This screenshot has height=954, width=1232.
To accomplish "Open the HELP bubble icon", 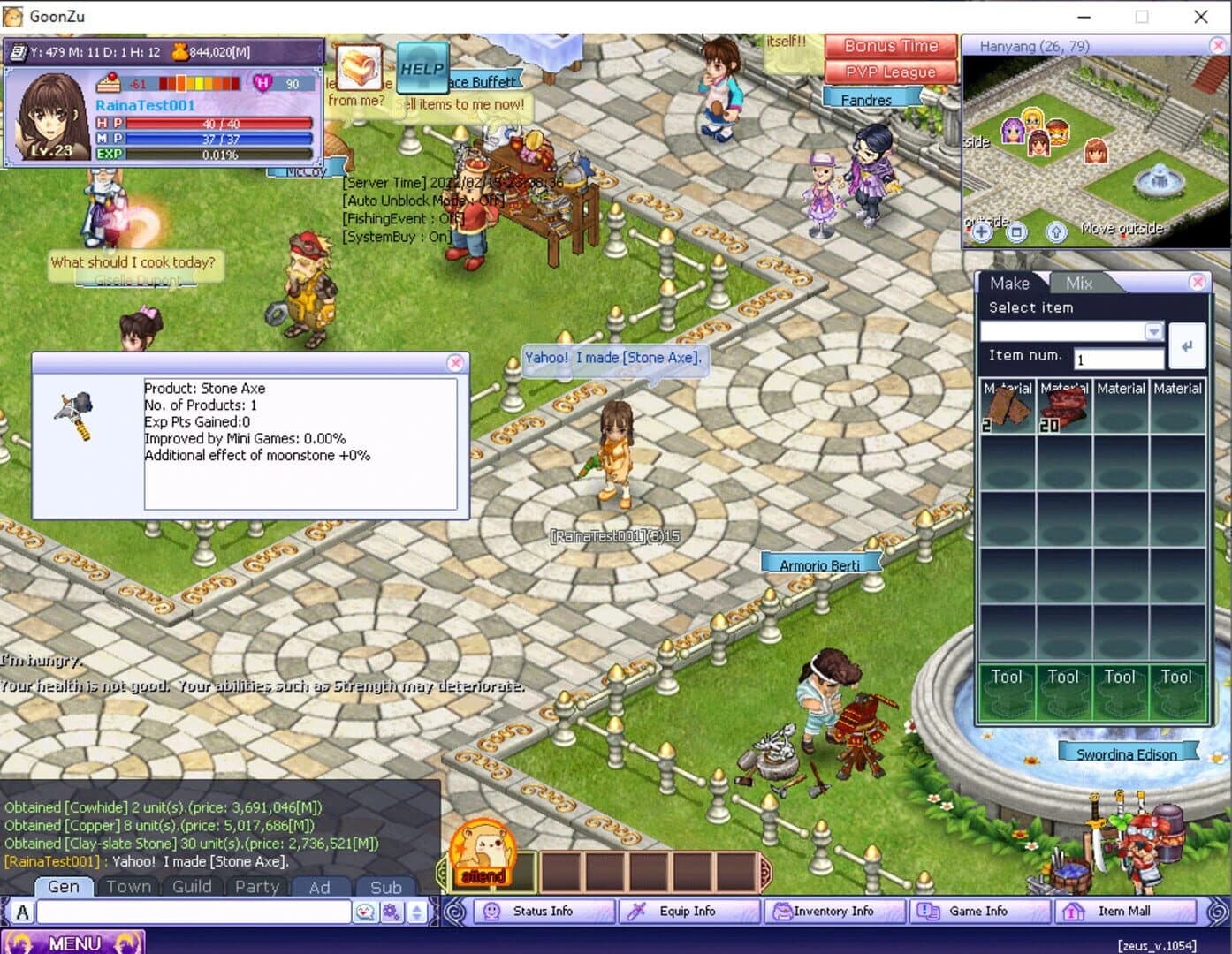I will [x=422, y=68].
